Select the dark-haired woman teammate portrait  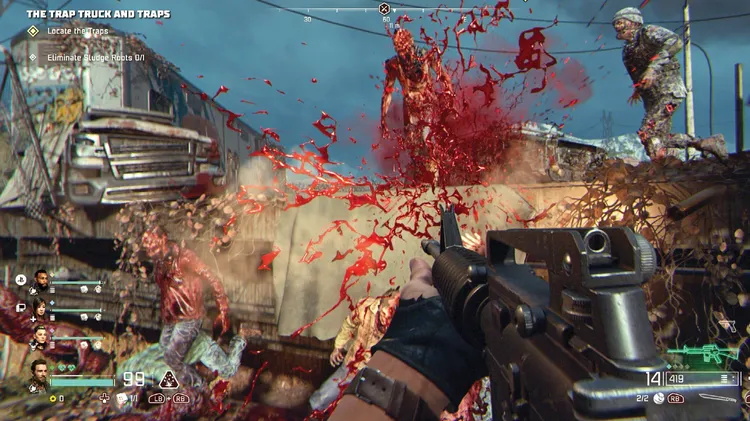tap(40, 308)
